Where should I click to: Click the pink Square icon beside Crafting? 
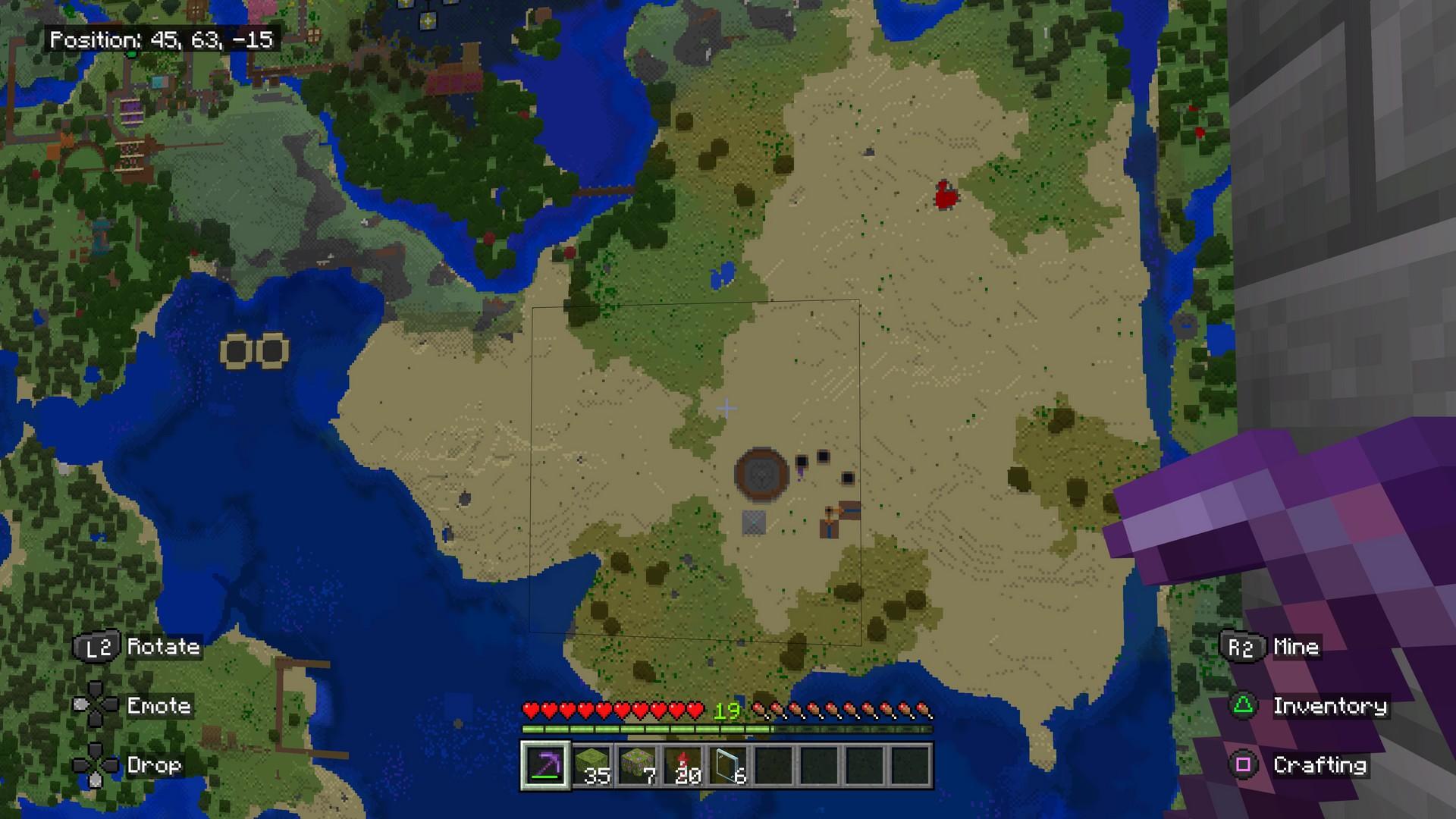[x=1242, y=765]
